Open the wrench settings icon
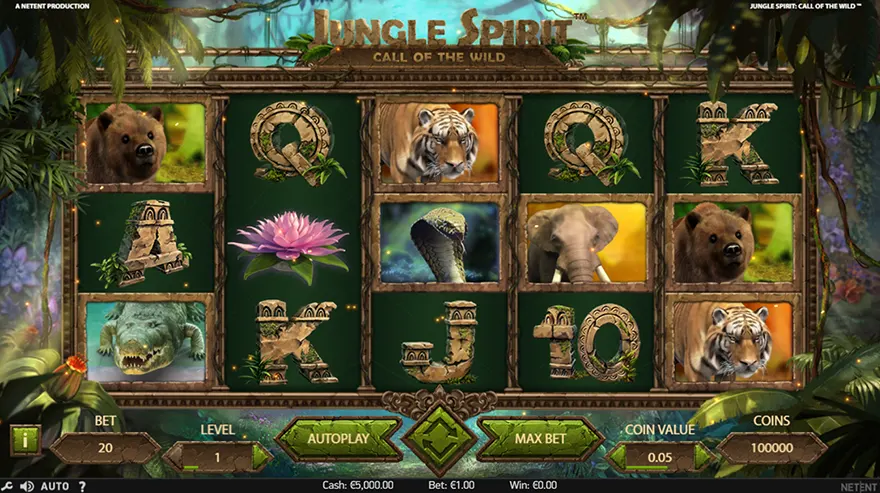 [x=9, y=486]
